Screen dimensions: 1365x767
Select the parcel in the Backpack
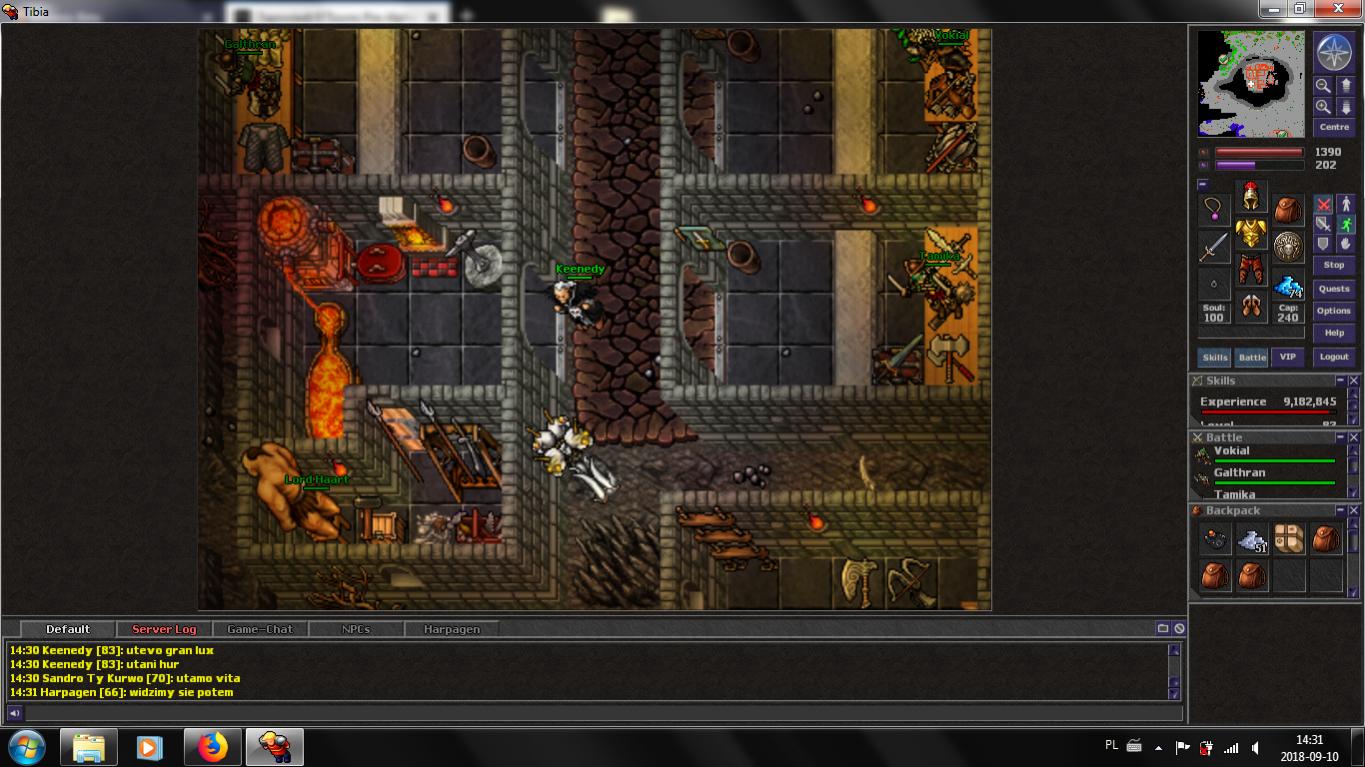(1289, 540)
